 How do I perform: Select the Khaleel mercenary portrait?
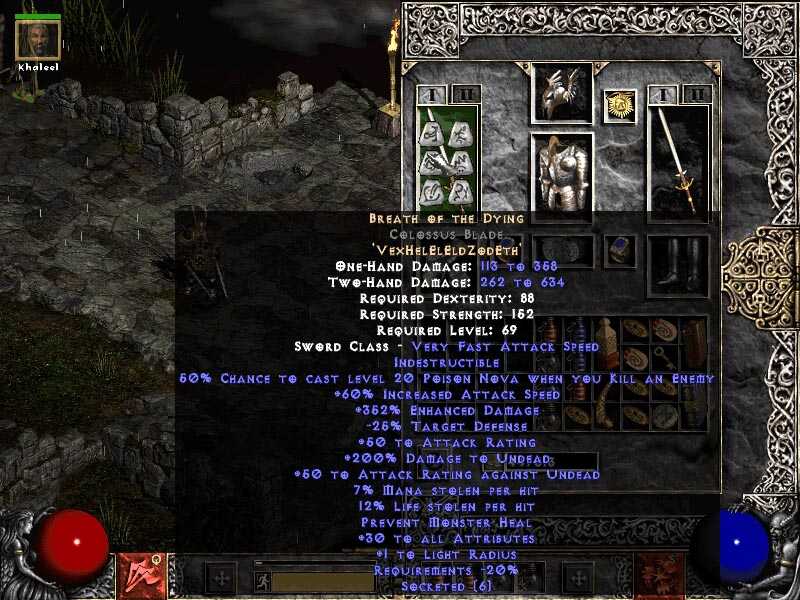pyautogui.click(x=38, y=38)
